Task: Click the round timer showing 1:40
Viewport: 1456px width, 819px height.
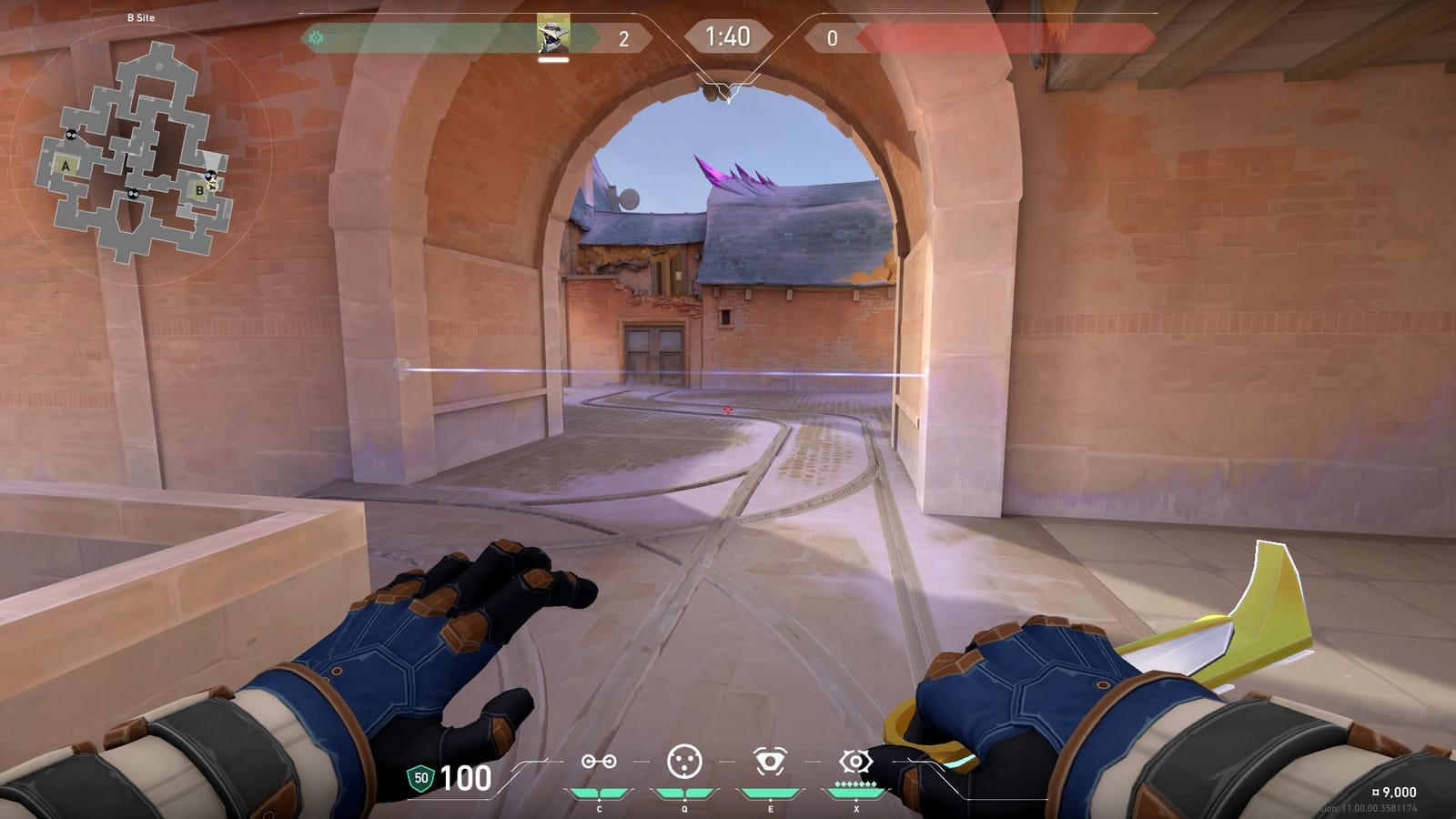Action: [728, 35]
